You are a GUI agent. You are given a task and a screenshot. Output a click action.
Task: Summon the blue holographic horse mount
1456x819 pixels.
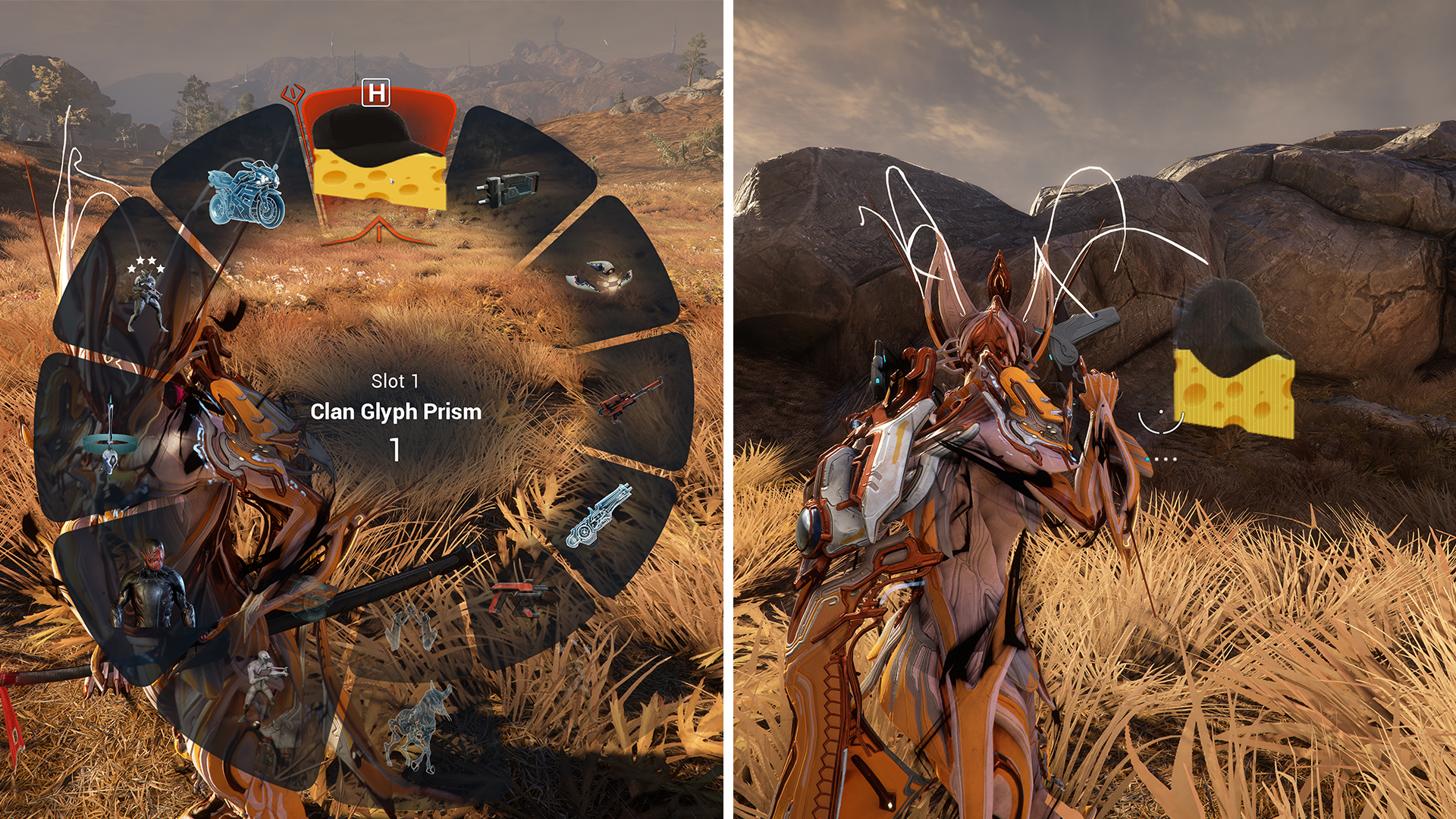pos(419,726)
